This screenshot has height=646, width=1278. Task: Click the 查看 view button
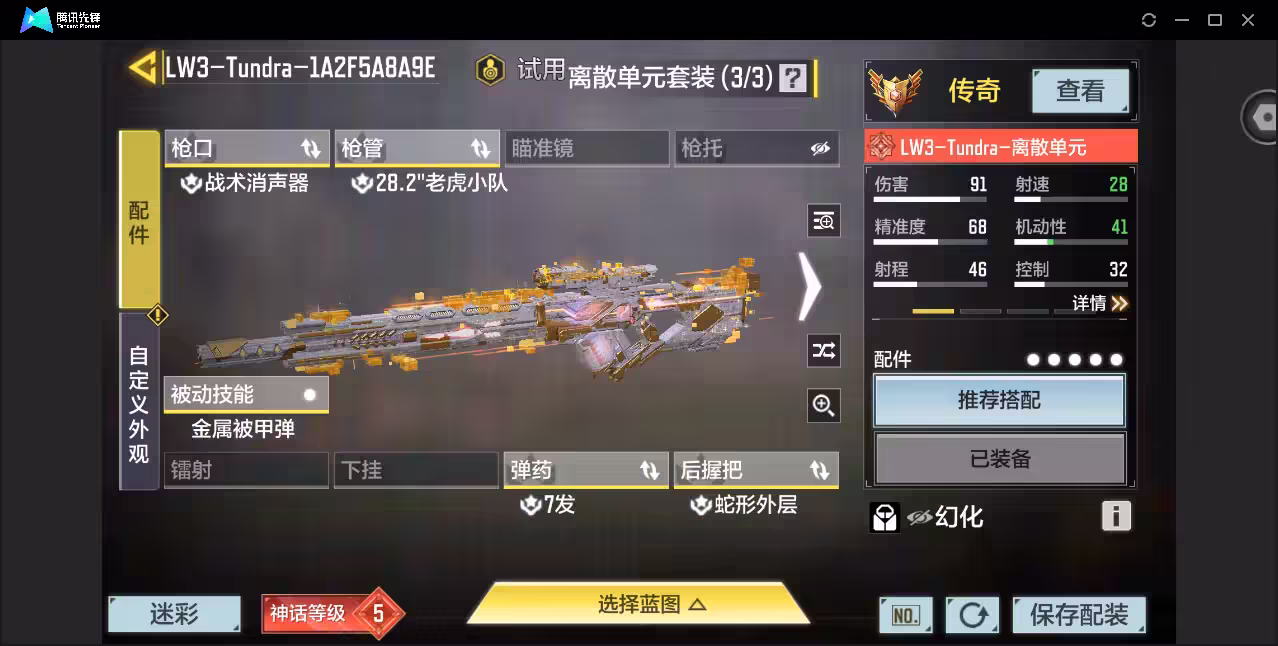tap(1080, 91)
